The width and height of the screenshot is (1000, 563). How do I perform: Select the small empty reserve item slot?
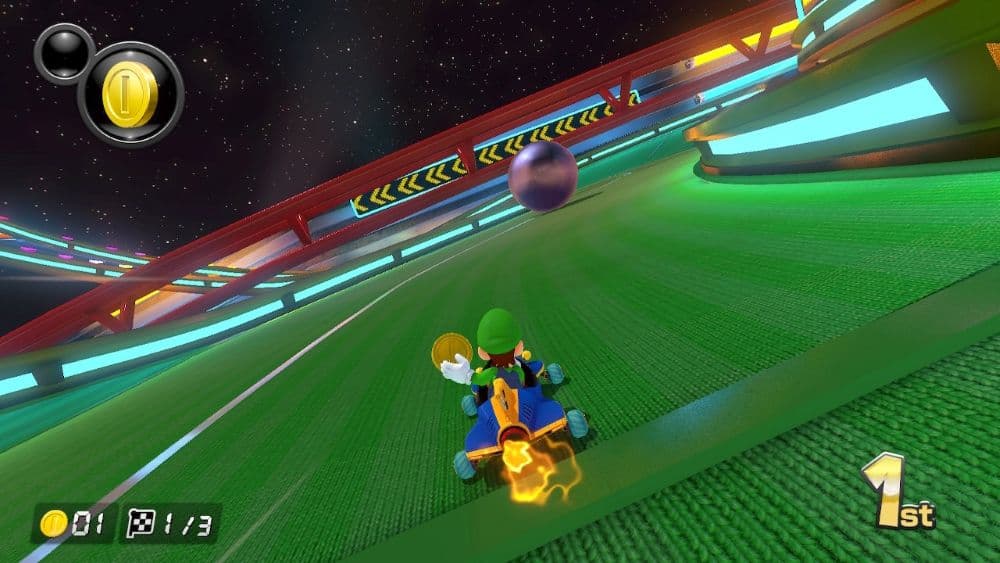click(x=63, y=52)
